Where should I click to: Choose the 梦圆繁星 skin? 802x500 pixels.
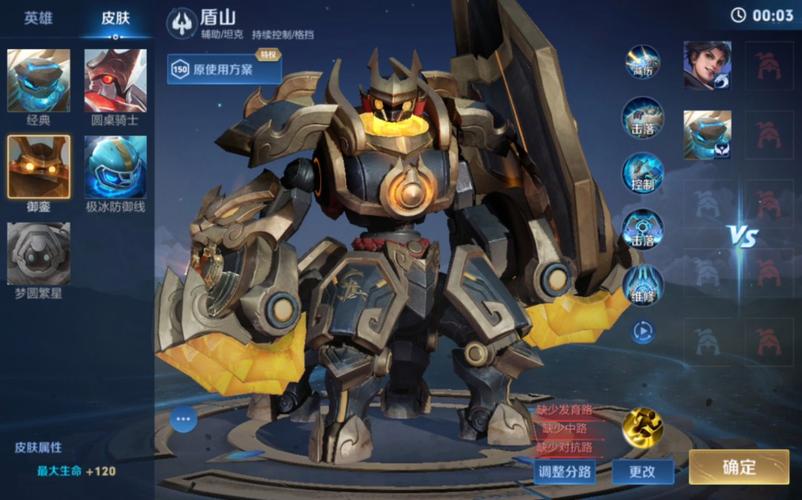point(39,254)
